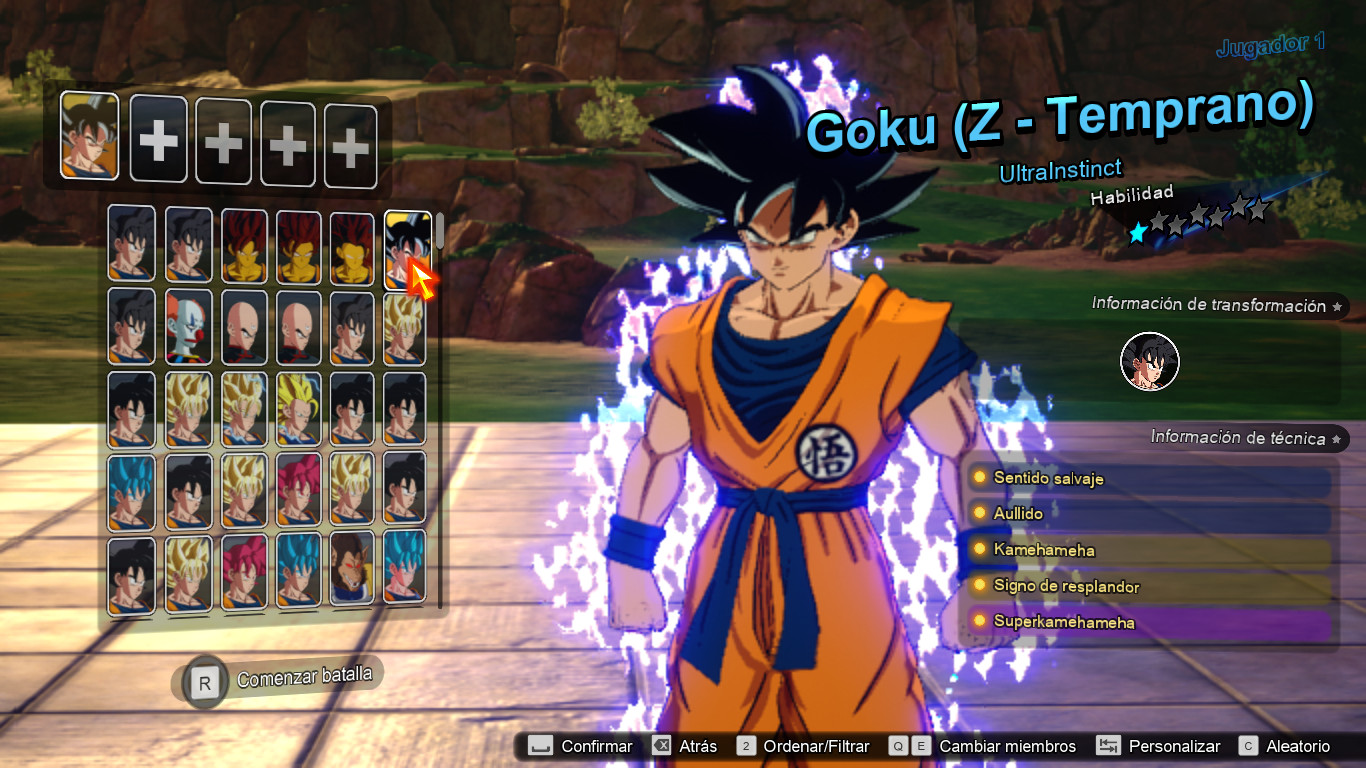Choose the pink-haired Super Saiyan God portrait
Screen dimensions: 1366x768
[243, 570]
